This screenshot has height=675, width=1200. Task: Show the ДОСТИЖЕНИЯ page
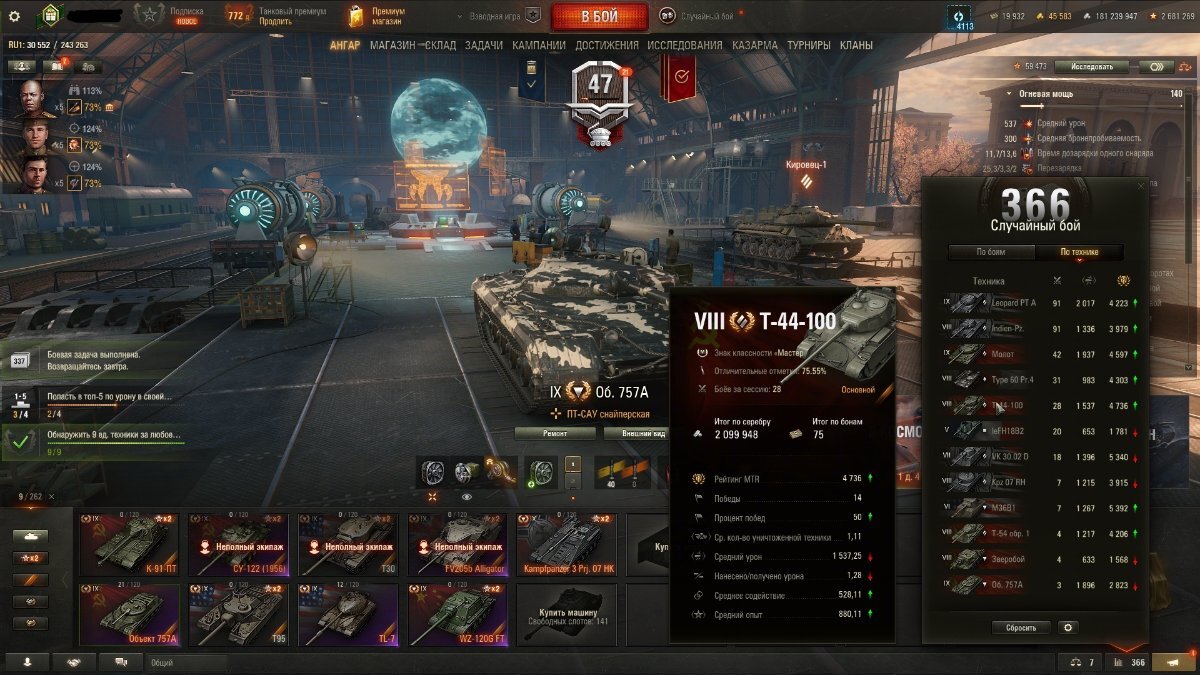[x=607, y=45]
